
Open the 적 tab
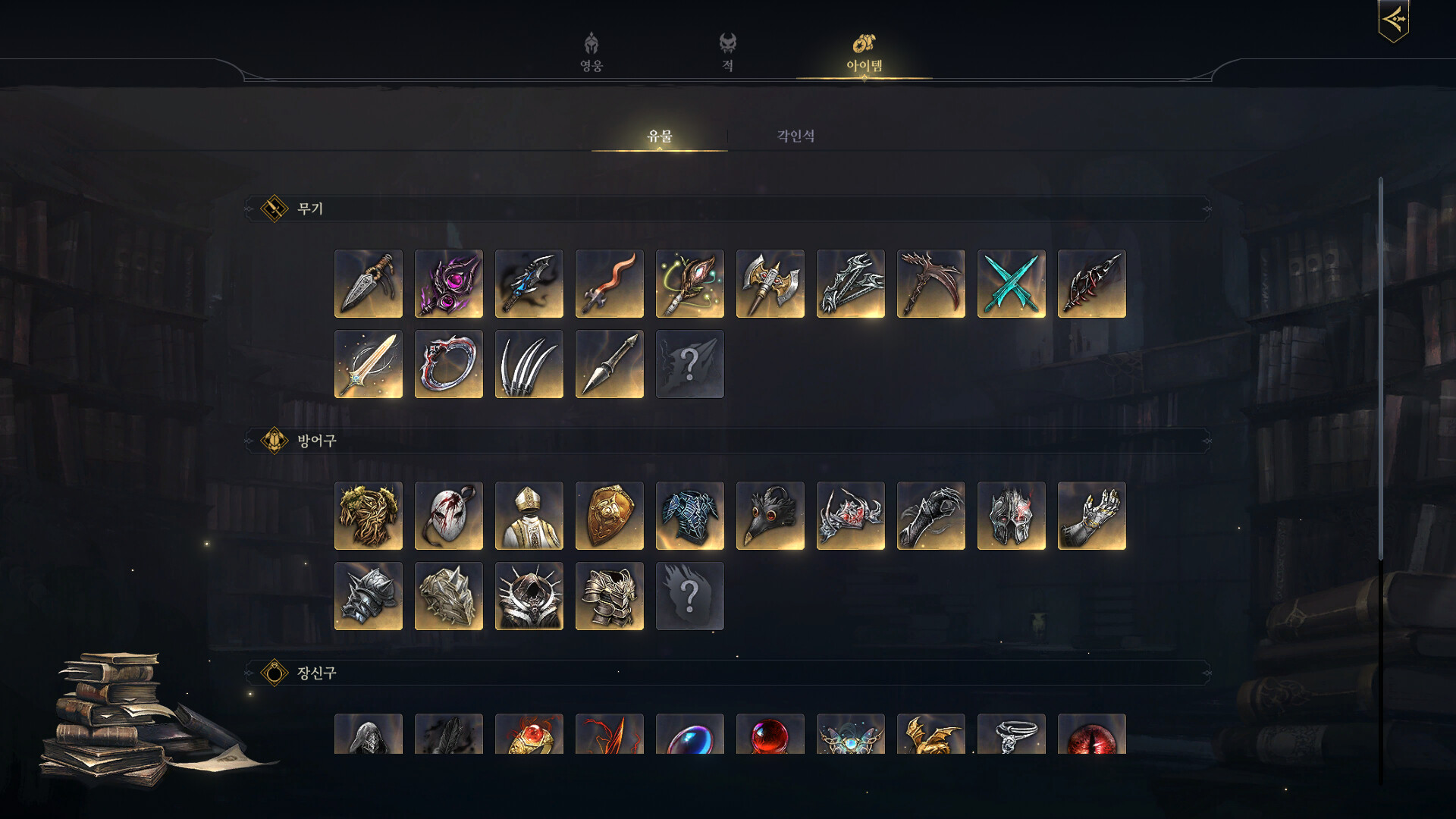(x=727, y=52)
